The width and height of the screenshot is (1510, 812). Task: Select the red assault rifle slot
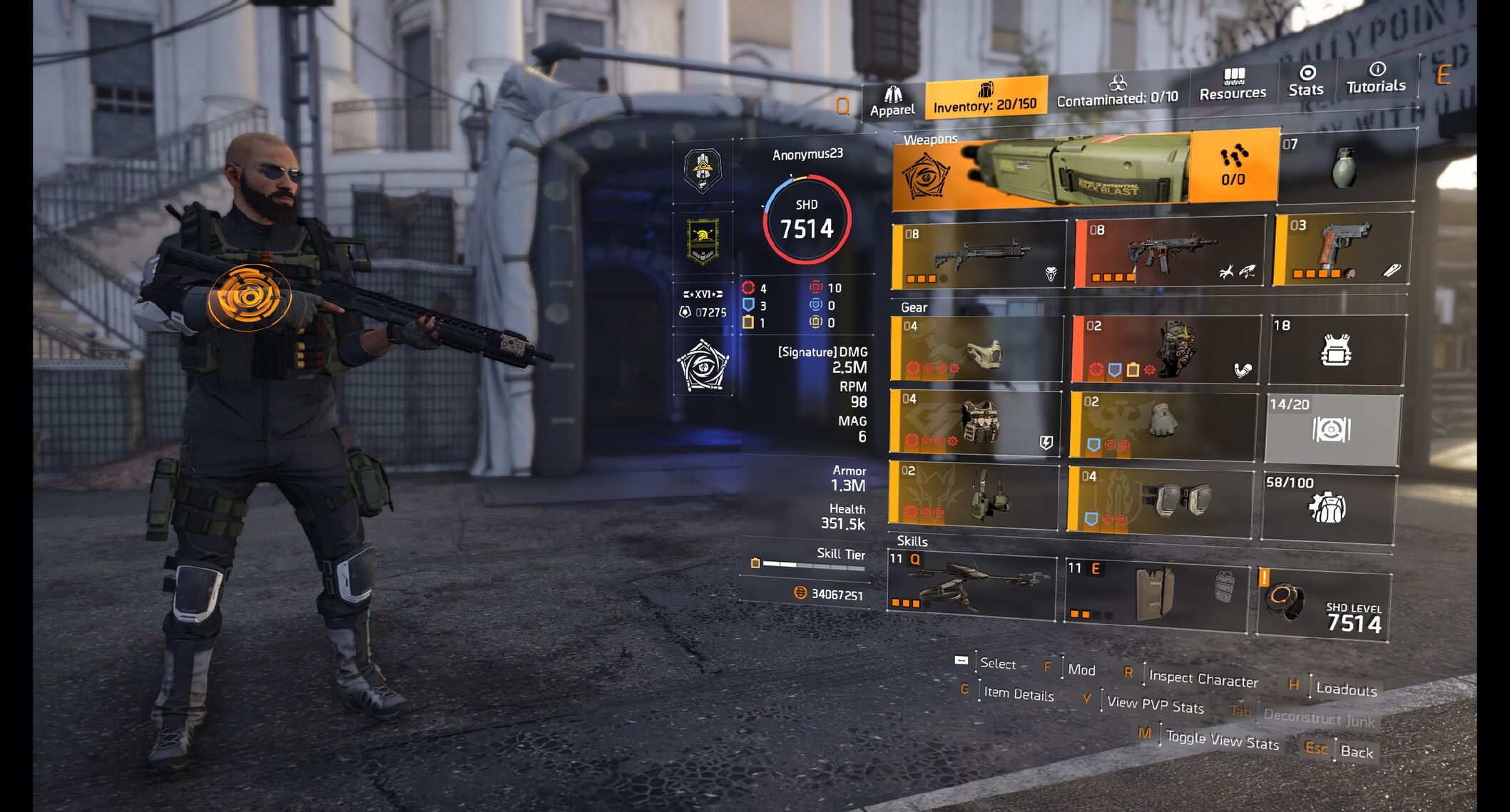click(x=1169, y=252)
